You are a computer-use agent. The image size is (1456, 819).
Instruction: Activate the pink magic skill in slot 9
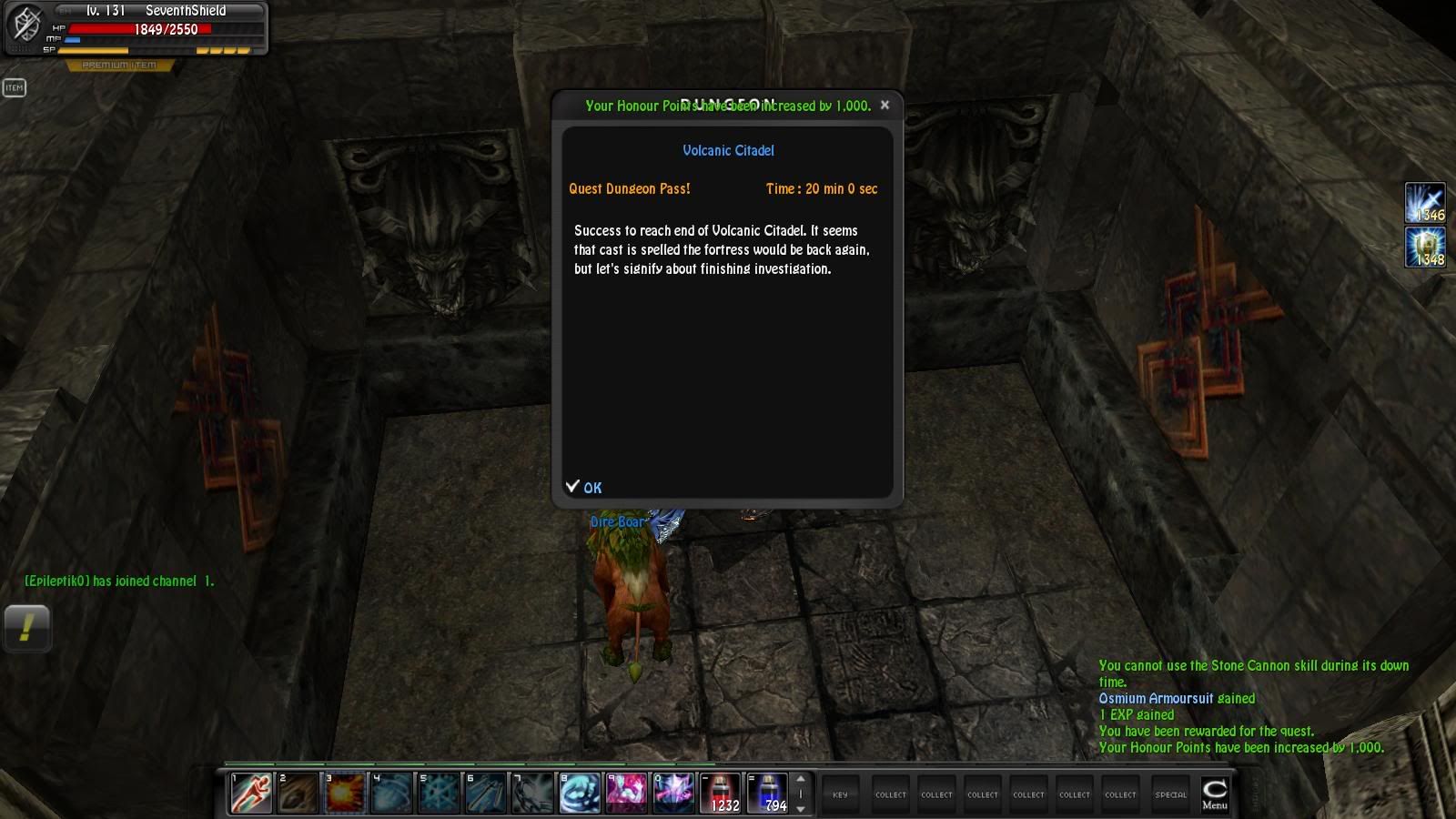pyautogui.click(x=627, y=793)
